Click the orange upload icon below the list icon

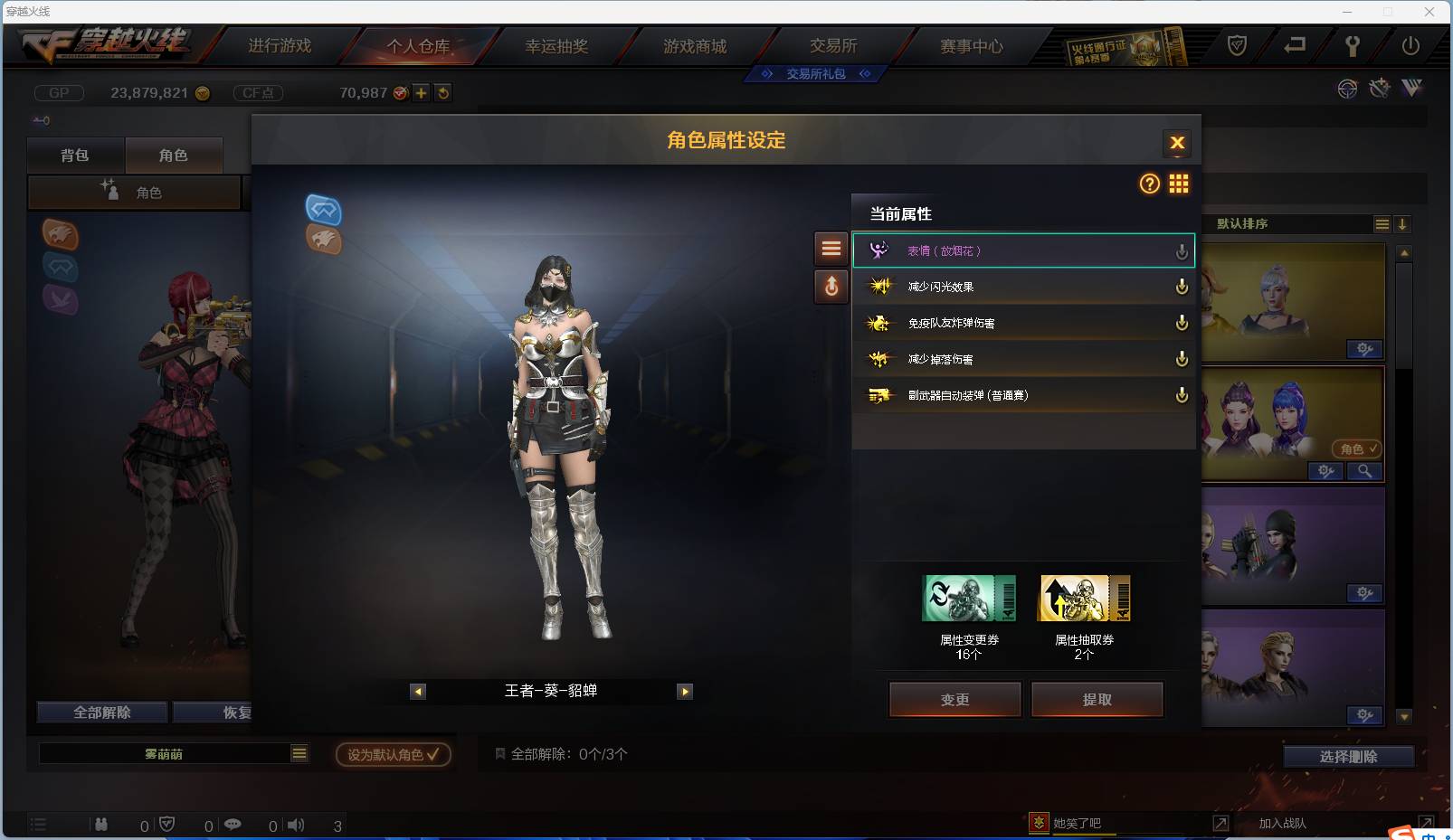pyautogui.click(x=831, y=287)
